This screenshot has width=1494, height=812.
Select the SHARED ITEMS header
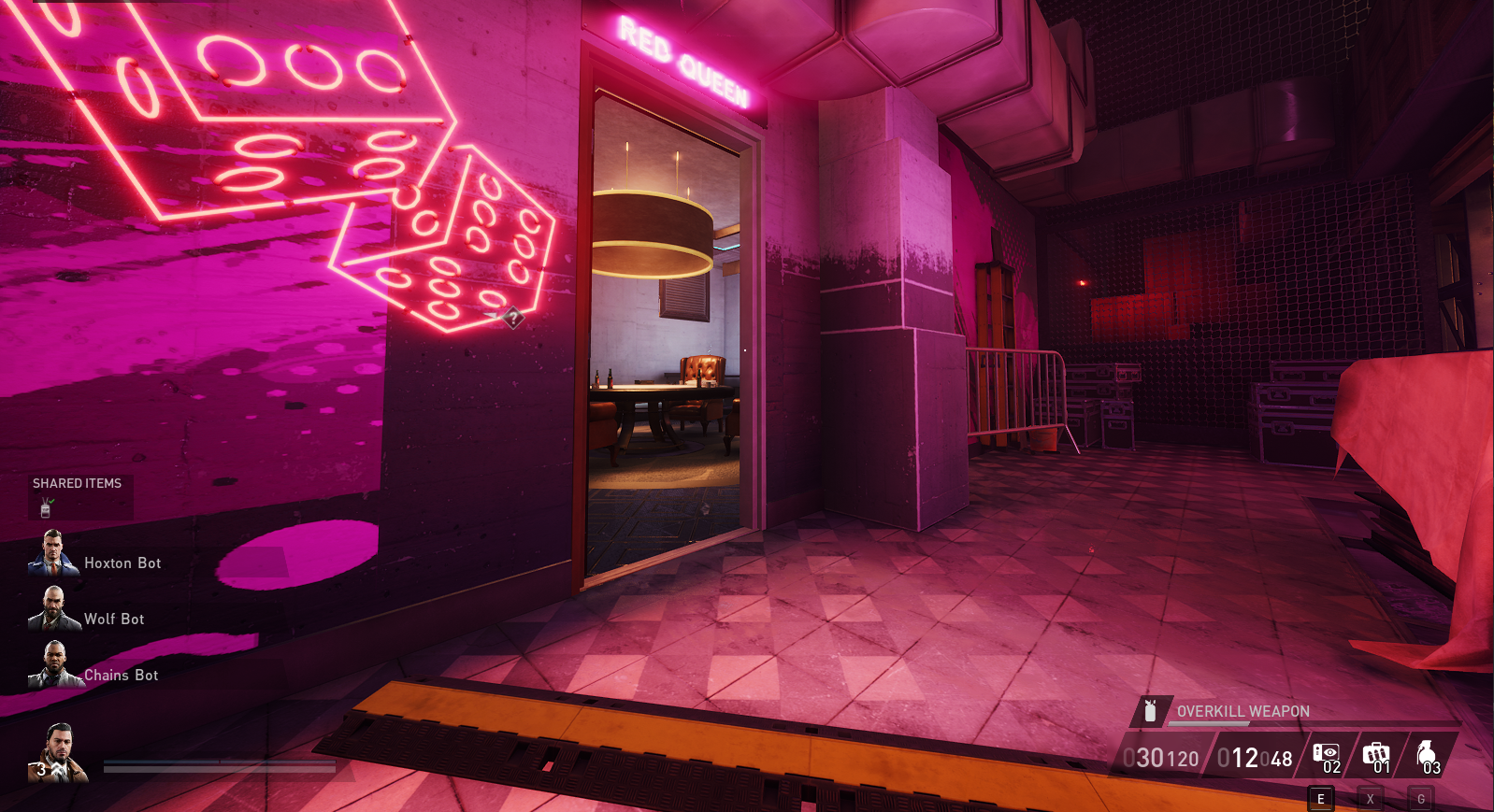click(78, 484)
